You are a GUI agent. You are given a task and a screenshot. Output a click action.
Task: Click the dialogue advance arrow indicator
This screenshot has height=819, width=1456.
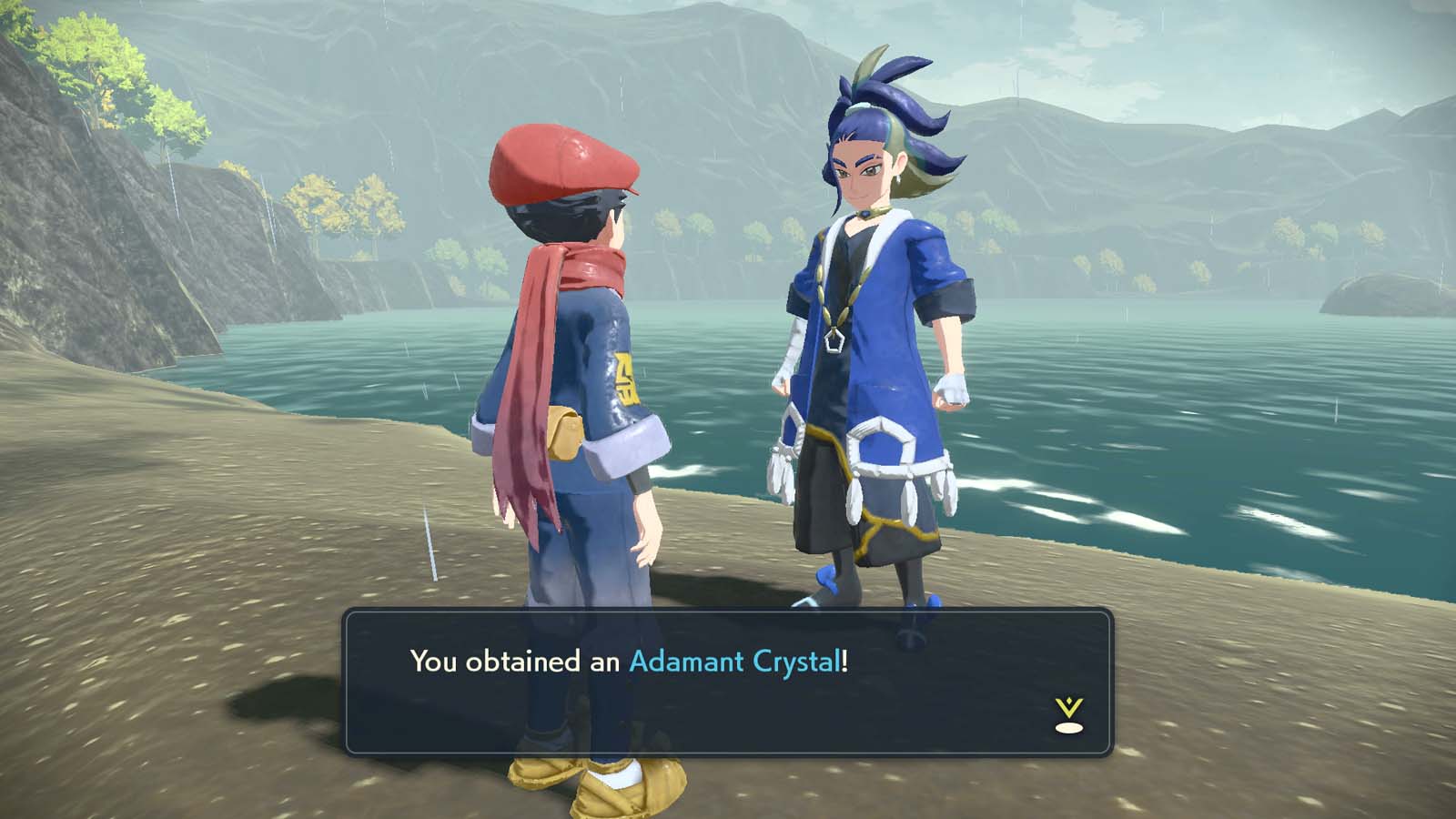1070,710
